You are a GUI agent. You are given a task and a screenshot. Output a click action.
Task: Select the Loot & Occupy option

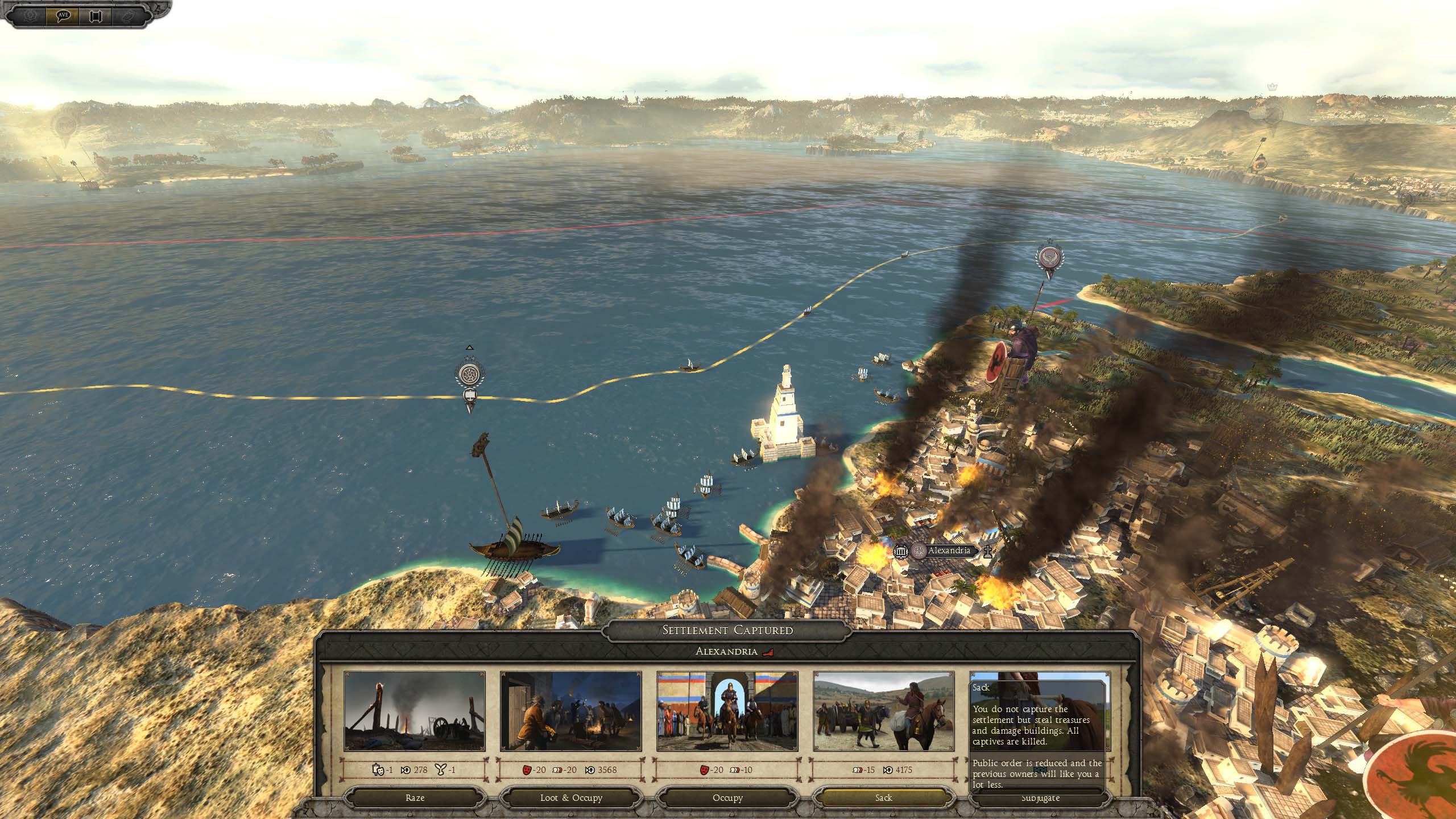(x=571, y=798)
